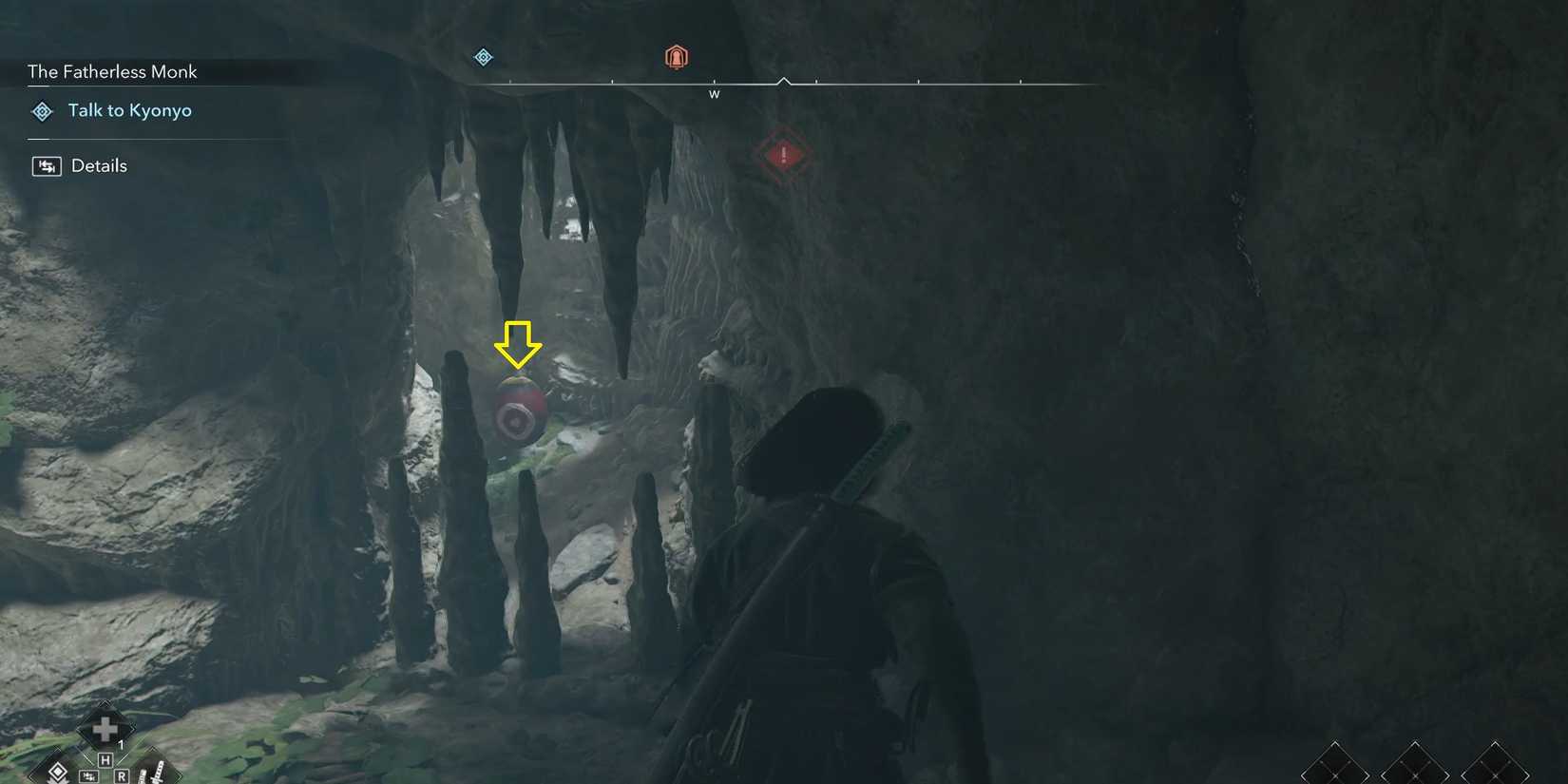The width and height of the screenshot is (1568, 784).
Task: Click the controller icon next to Details
Action: [45, 165]
